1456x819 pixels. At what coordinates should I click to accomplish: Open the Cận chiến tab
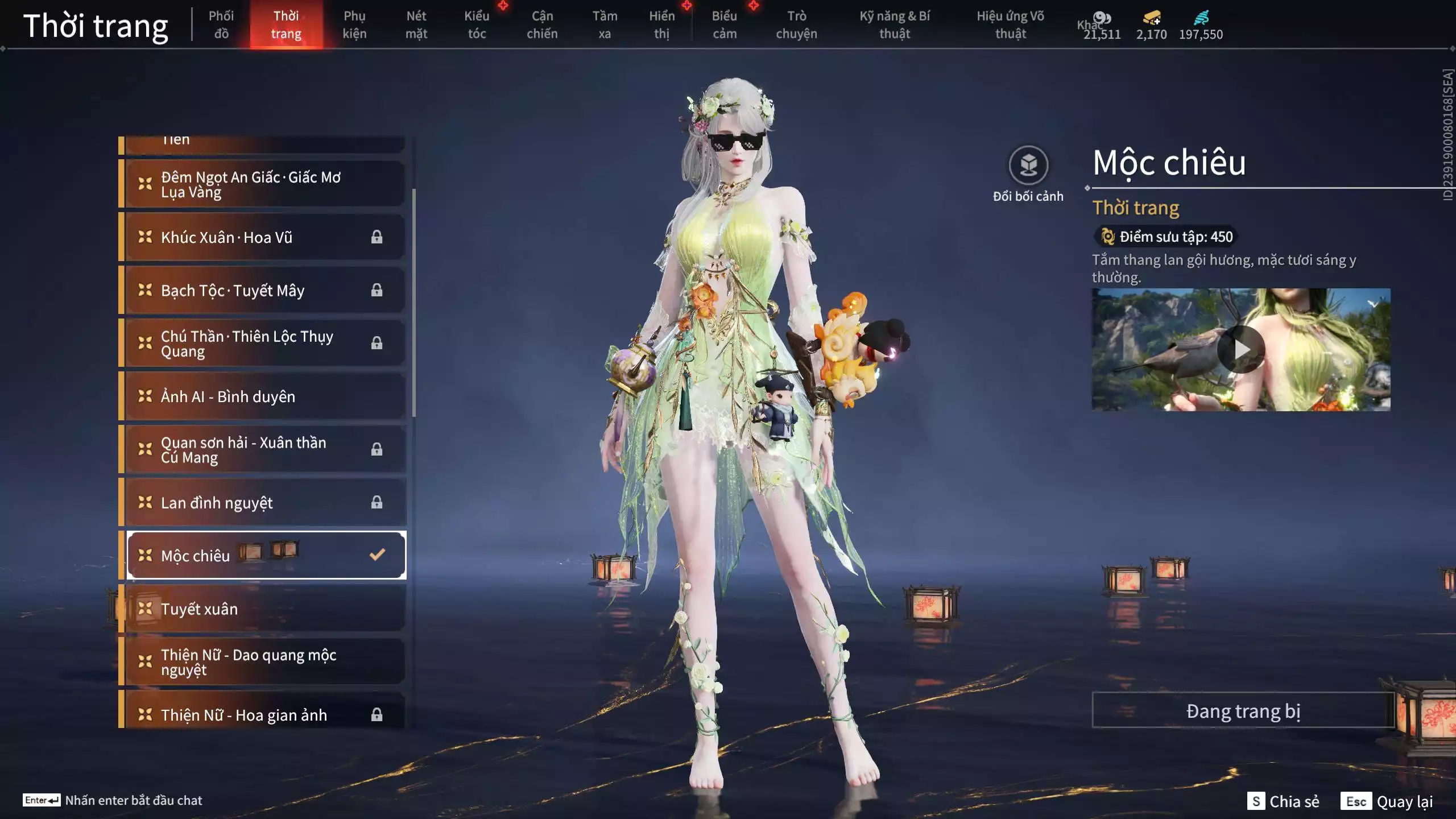[x=542, y=24]
